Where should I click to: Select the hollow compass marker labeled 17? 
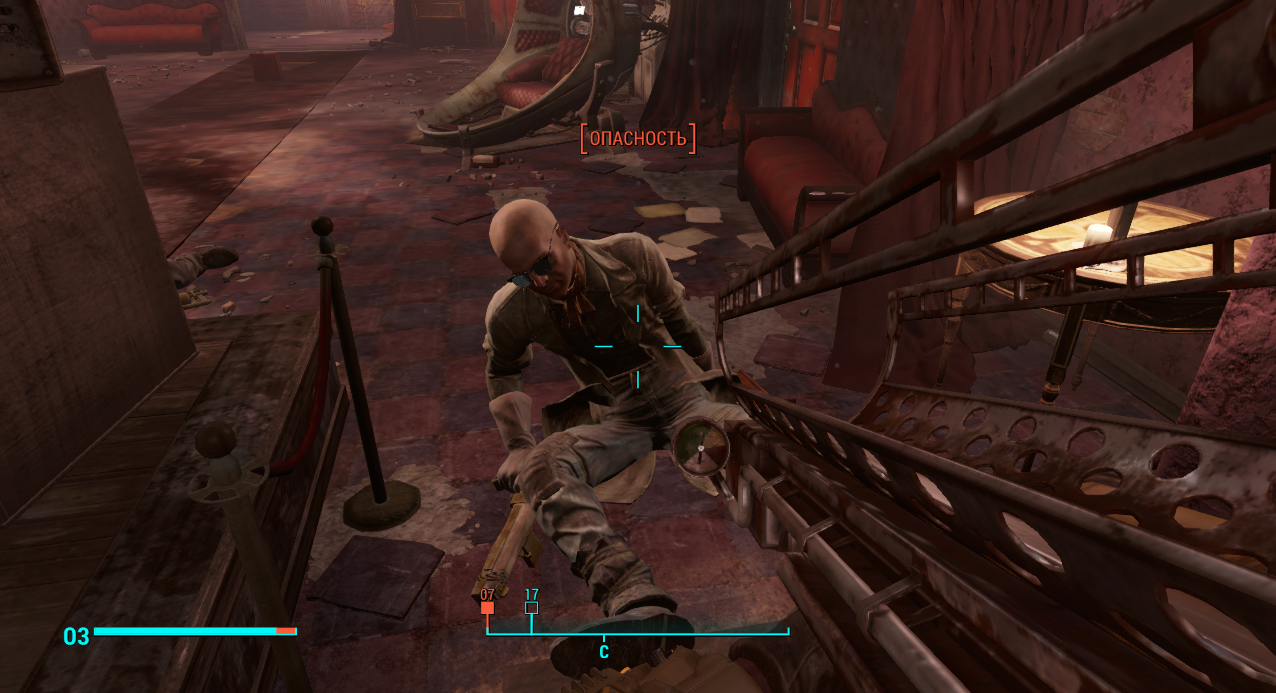[531, 607]
